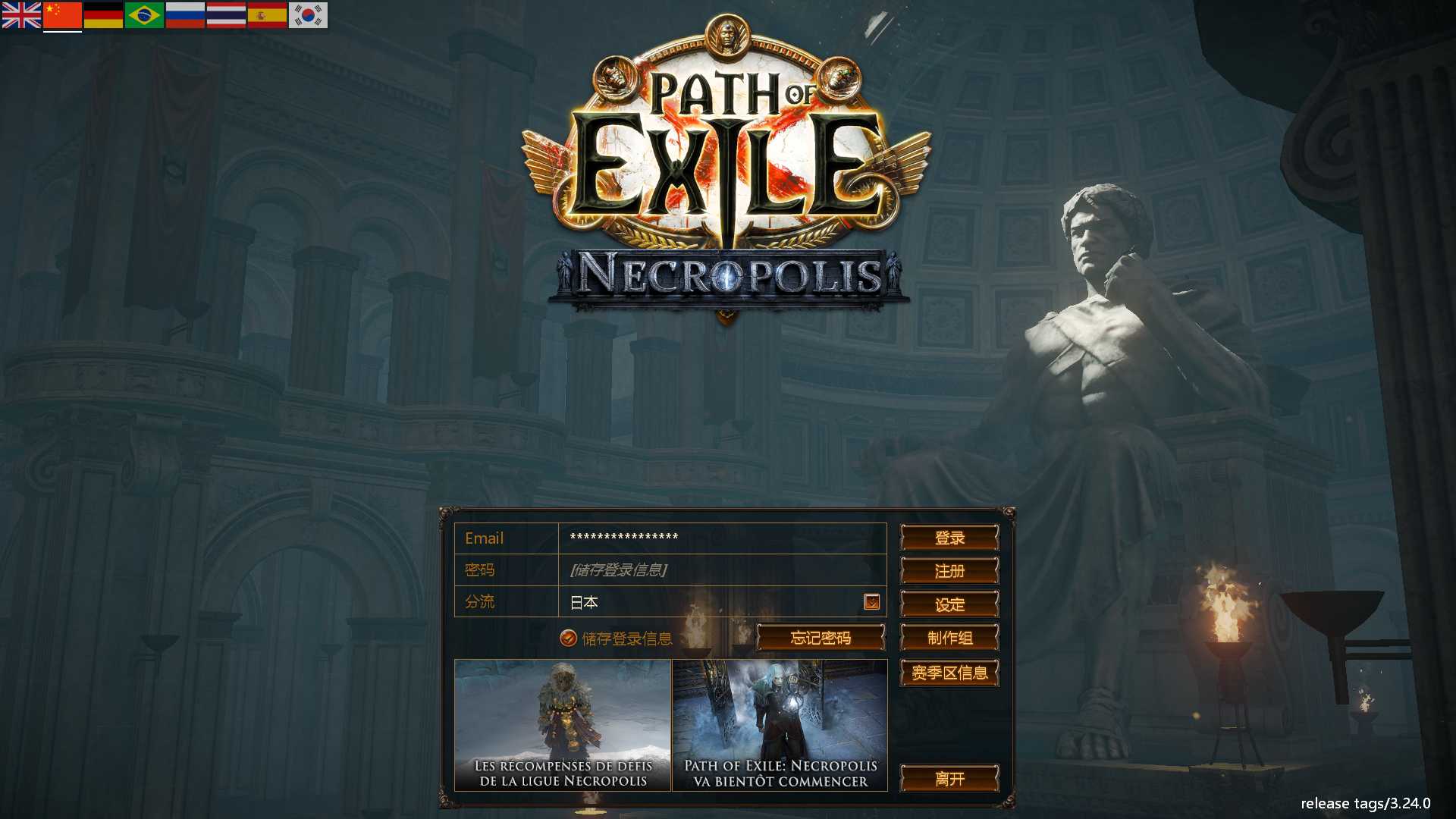Viewport: 1456px width, 819px height.
Task: Select the Chinese flag language option
Action: pos(62,14)
